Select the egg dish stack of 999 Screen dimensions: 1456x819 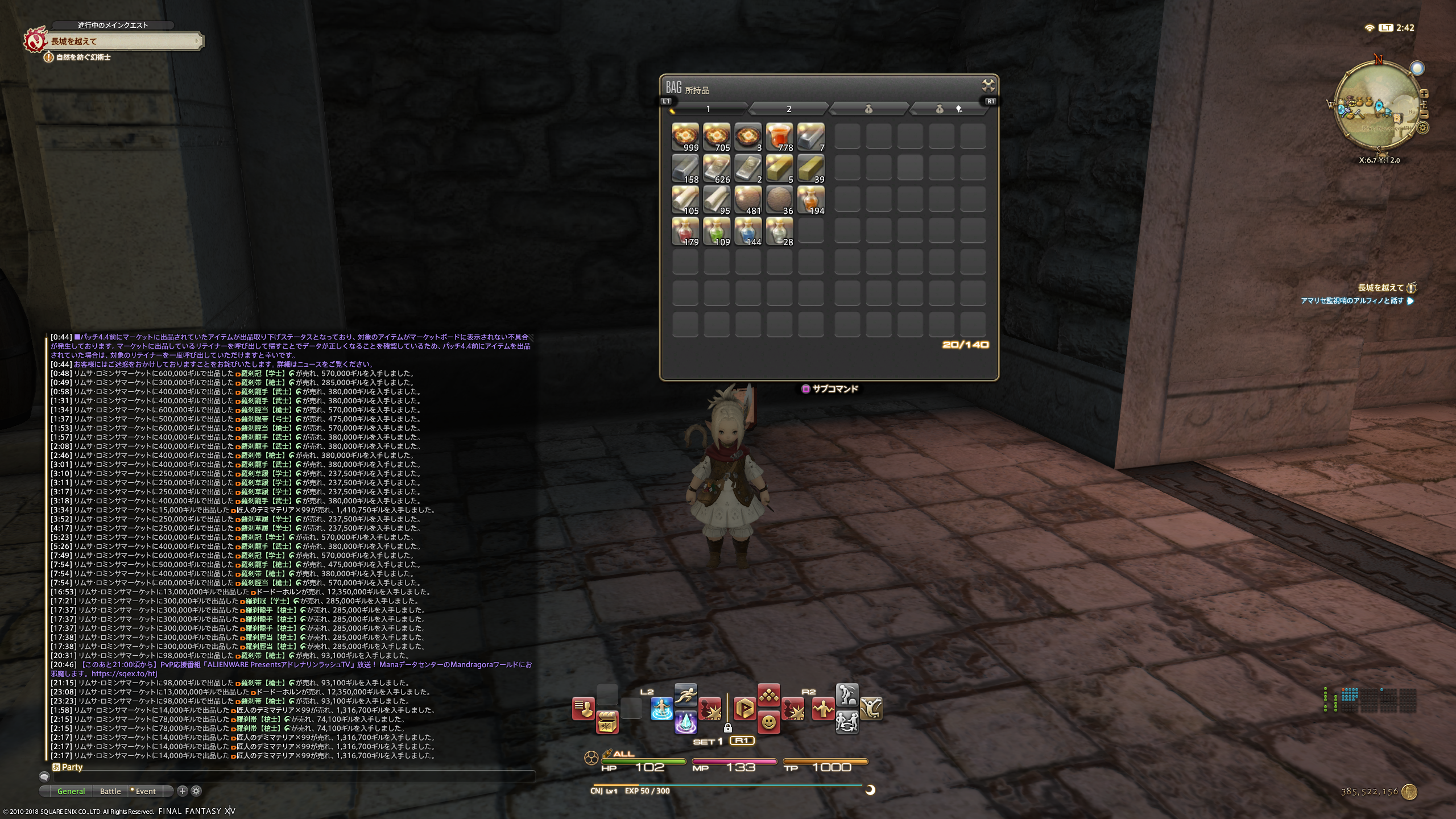[x=685, y=137]
